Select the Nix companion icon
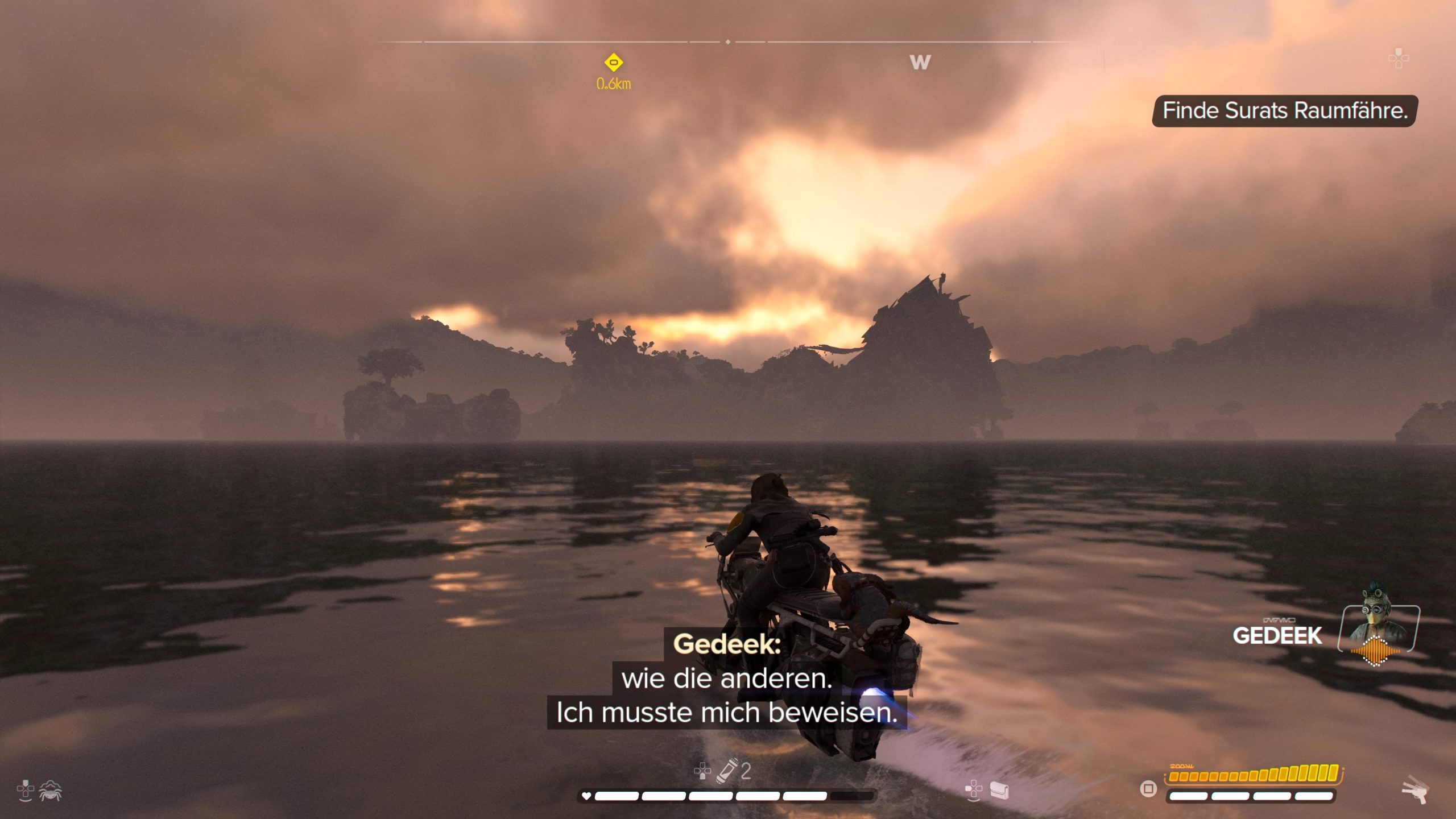1456x819 pixels. pos(51,791)
